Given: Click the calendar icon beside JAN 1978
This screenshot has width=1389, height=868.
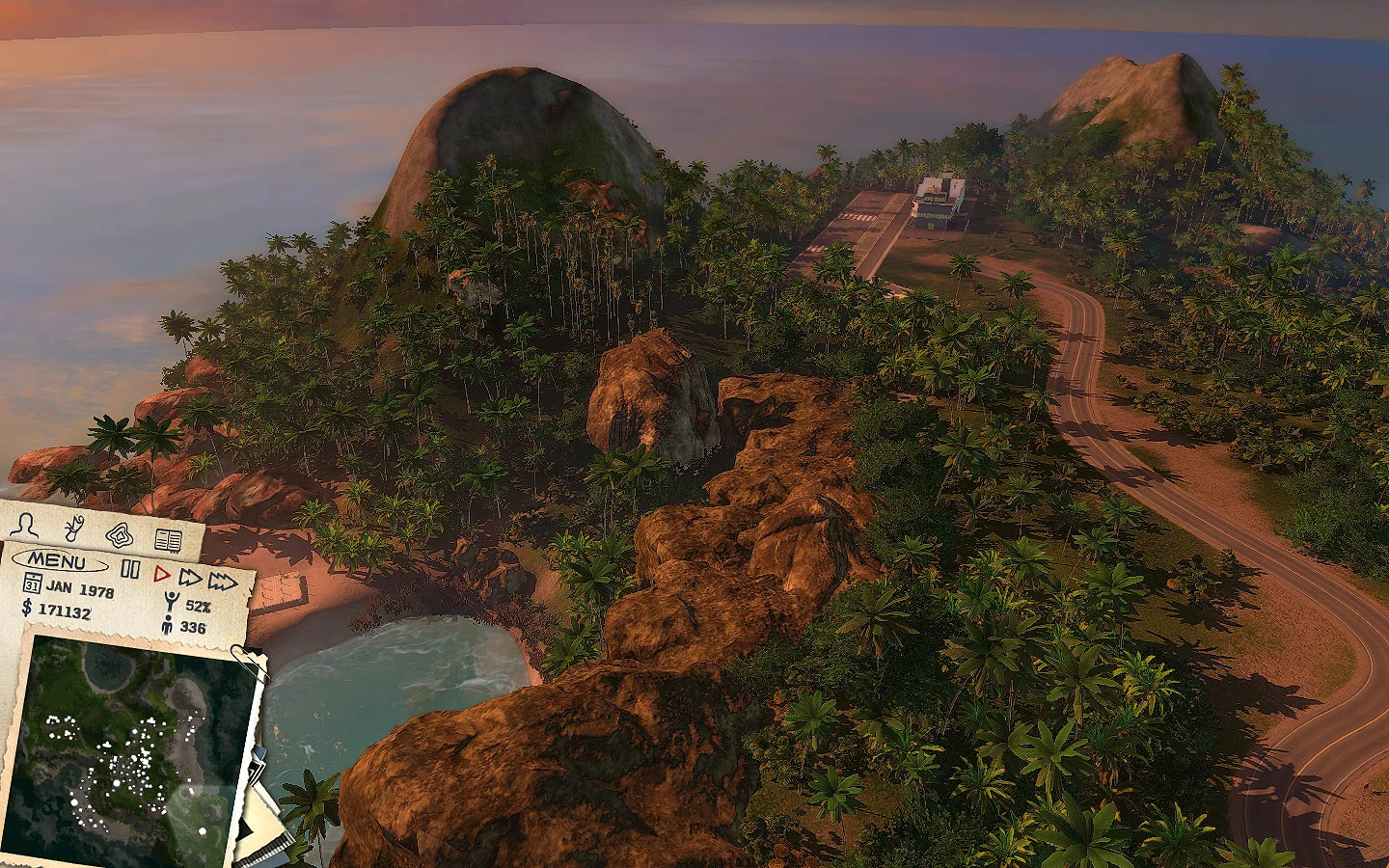Looking at the screenshot, I should tap(32, 583).
